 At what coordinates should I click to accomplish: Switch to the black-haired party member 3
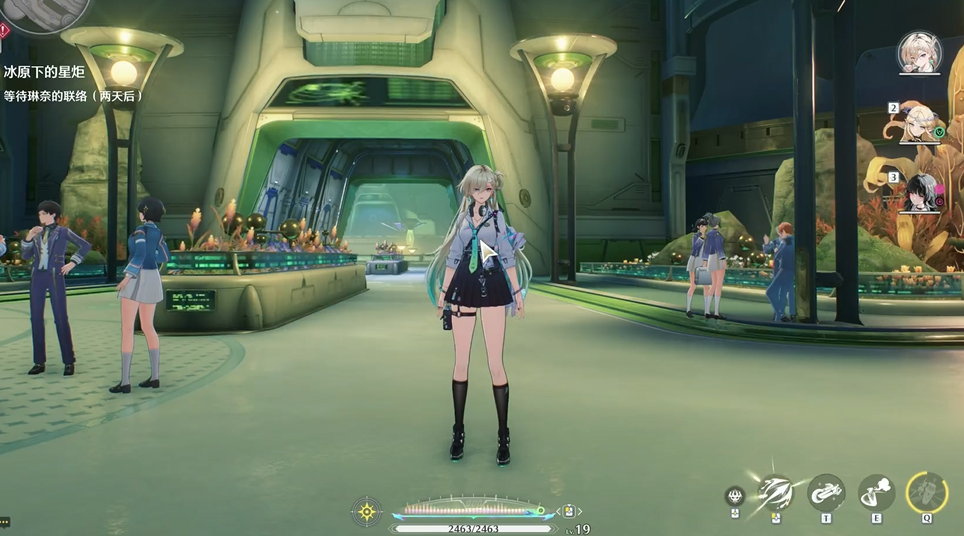pyautogui.click(x=920, y=193)
